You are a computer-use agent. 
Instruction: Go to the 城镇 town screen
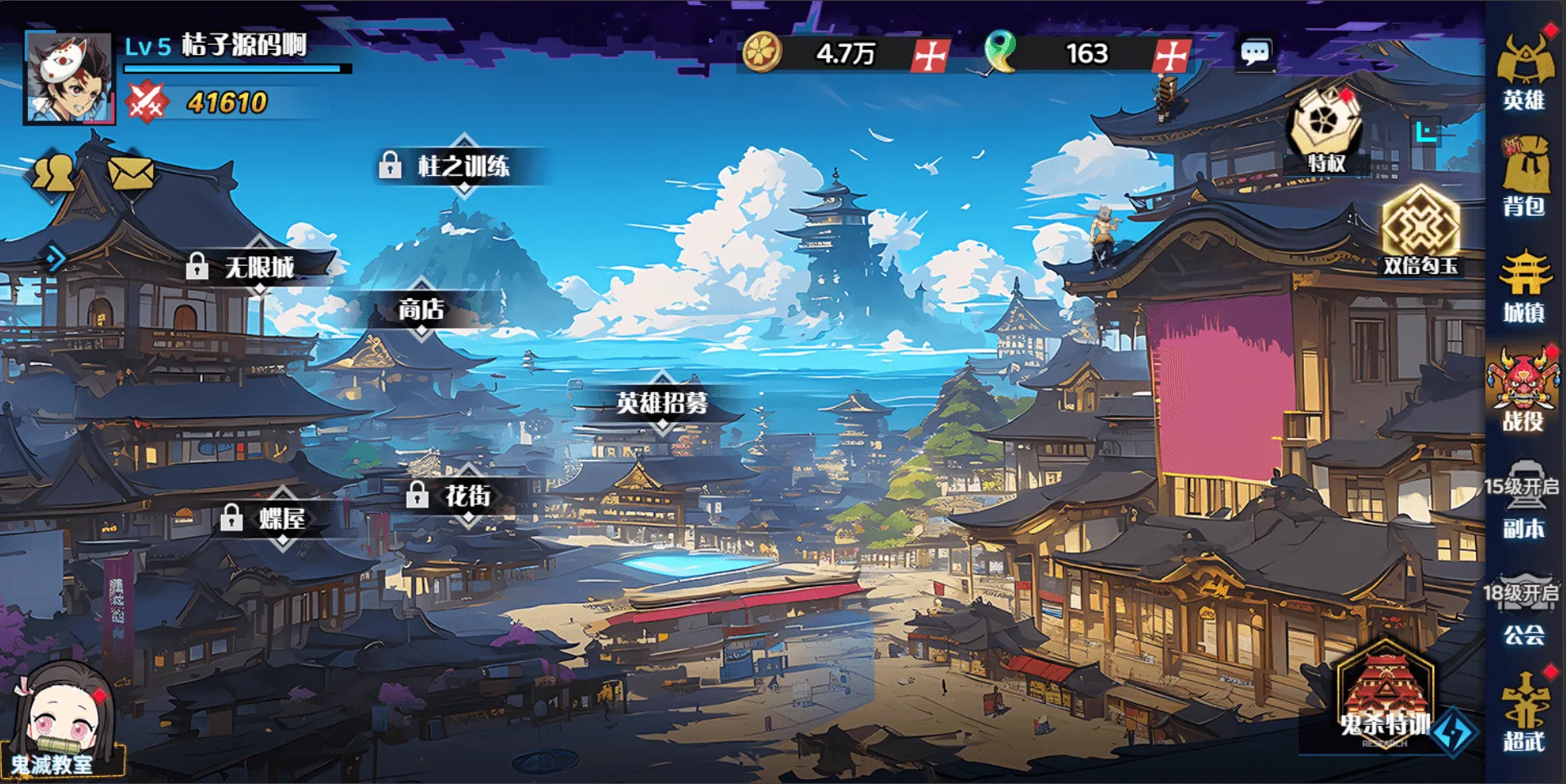(x=1523, y=286)
